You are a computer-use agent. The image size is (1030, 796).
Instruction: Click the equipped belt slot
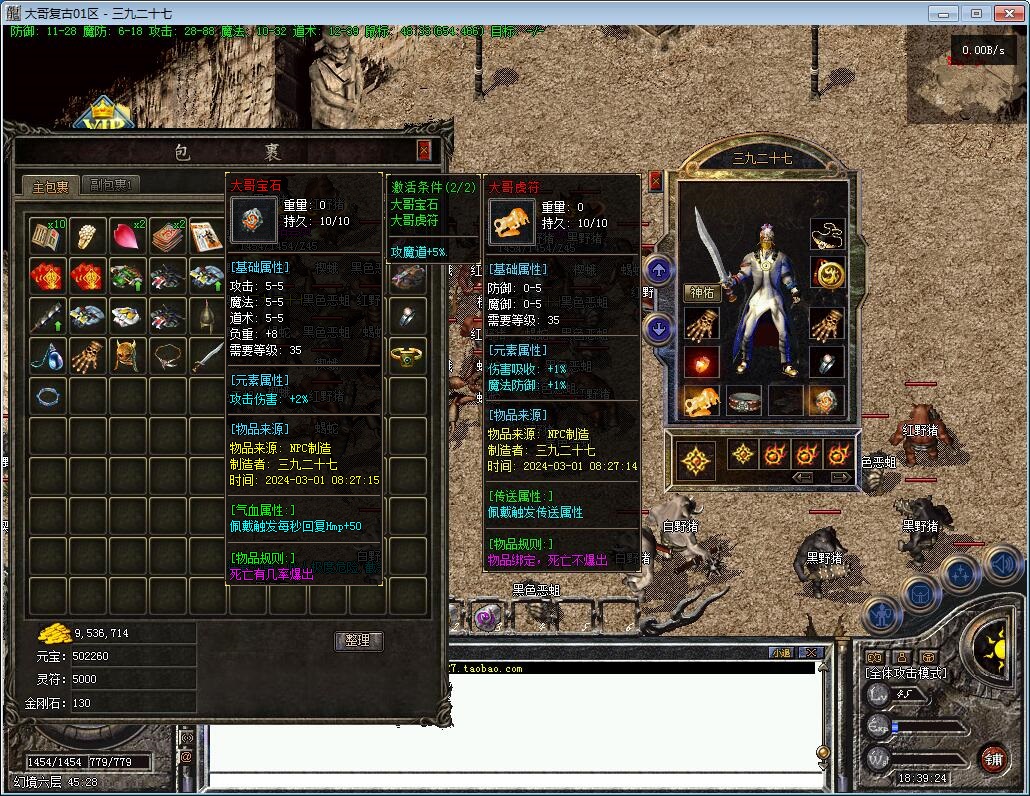(744, 401)
